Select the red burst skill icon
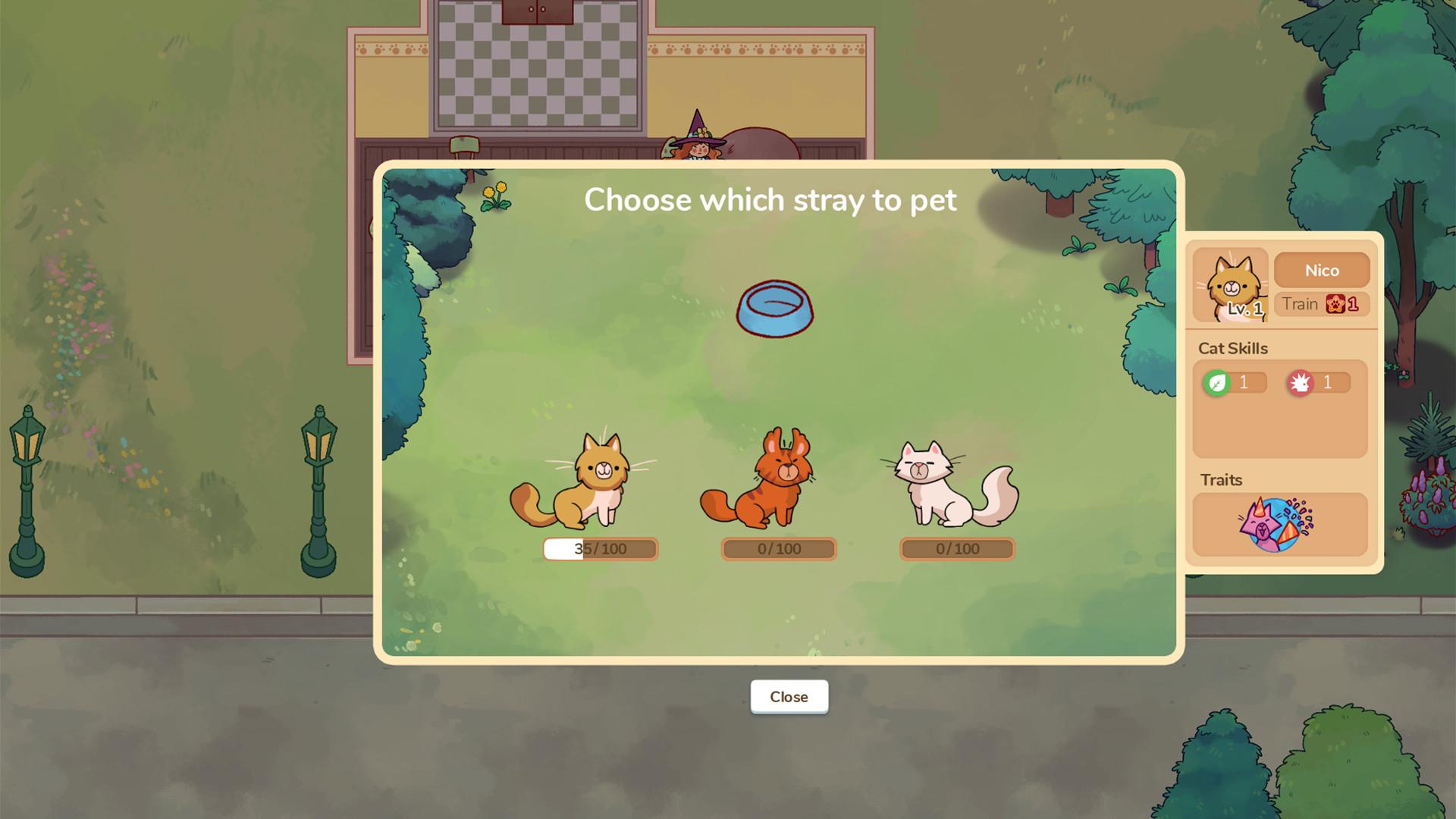 1301,382
